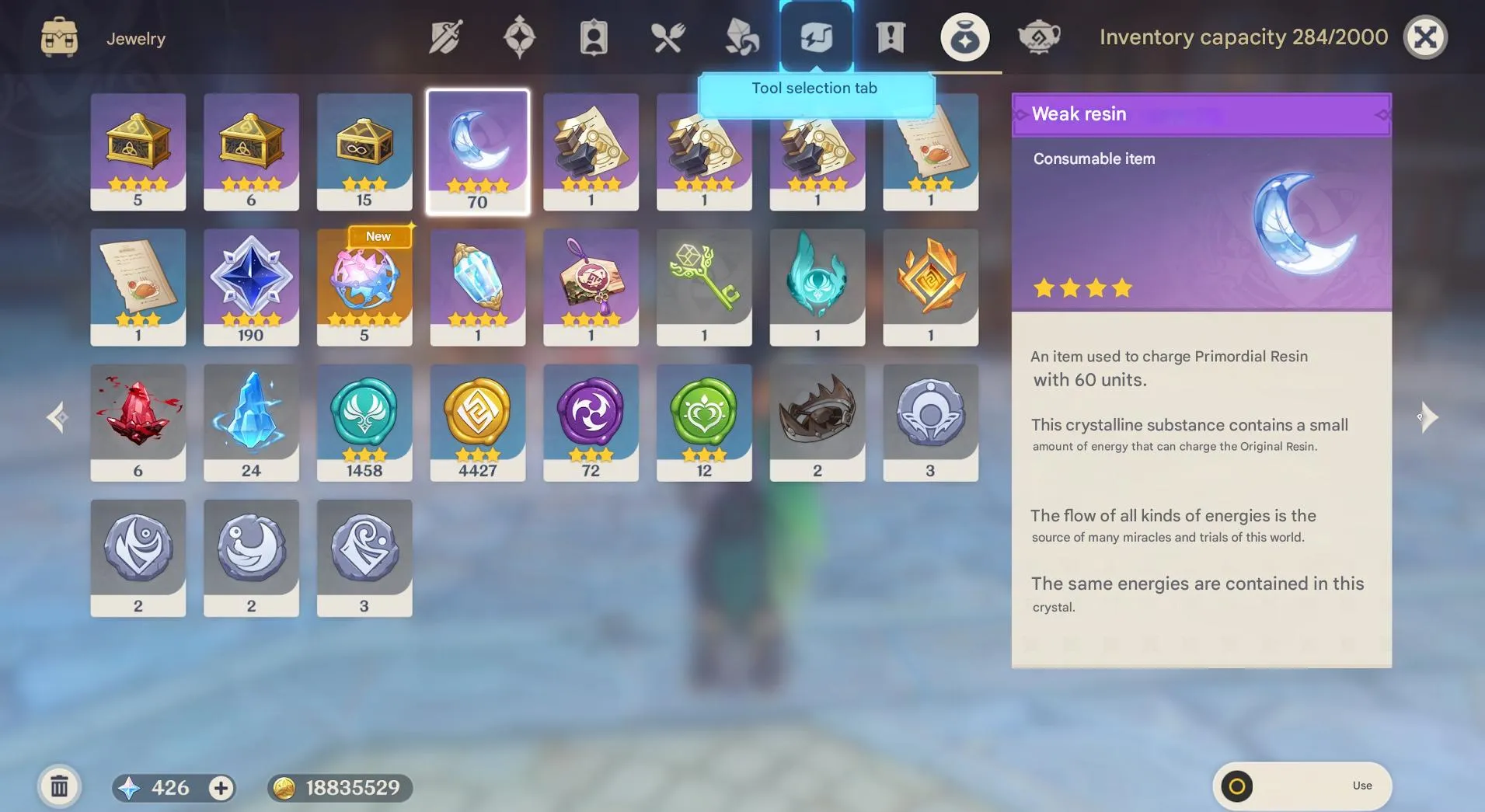Click the trash icon to destroy items

click(x=59, y=786)
